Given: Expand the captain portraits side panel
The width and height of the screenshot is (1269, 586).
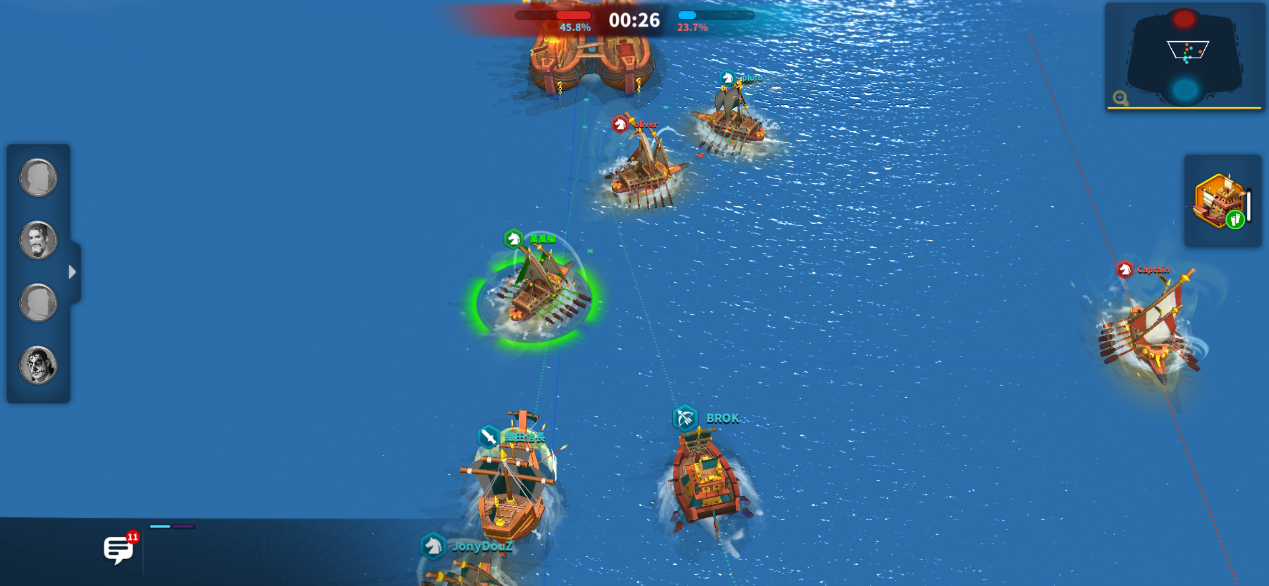Looking at the screenshot, I should coord(73,272).
